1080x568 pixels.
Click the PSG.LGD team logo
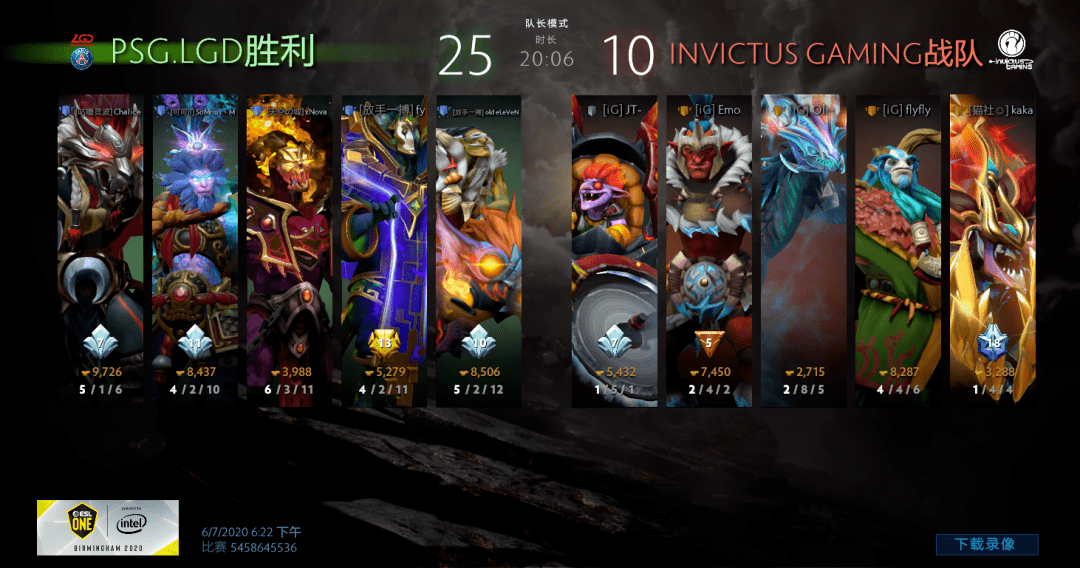(82, 51)
